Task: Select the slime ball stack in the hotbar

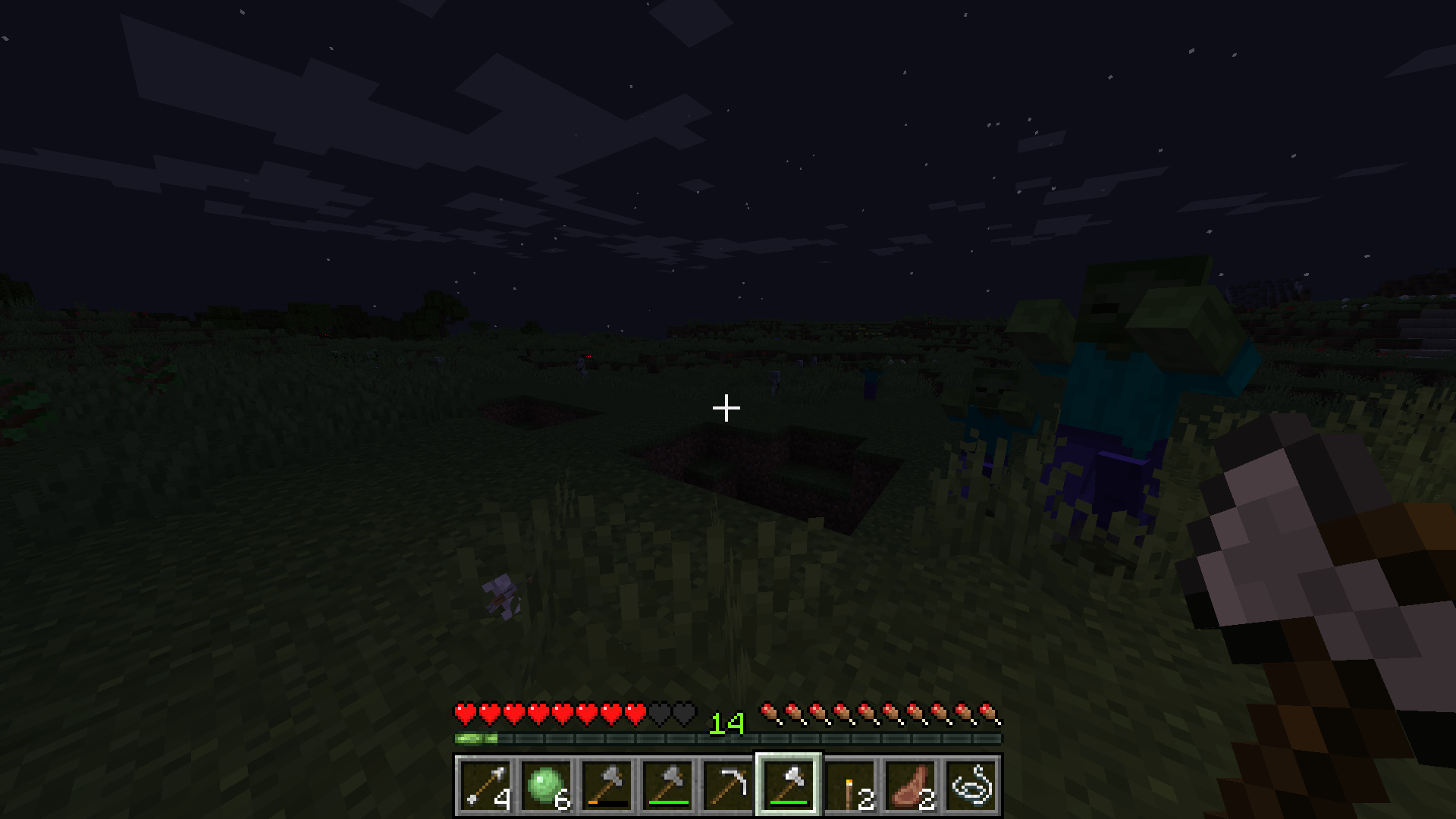Action: [x=544, y=786]
